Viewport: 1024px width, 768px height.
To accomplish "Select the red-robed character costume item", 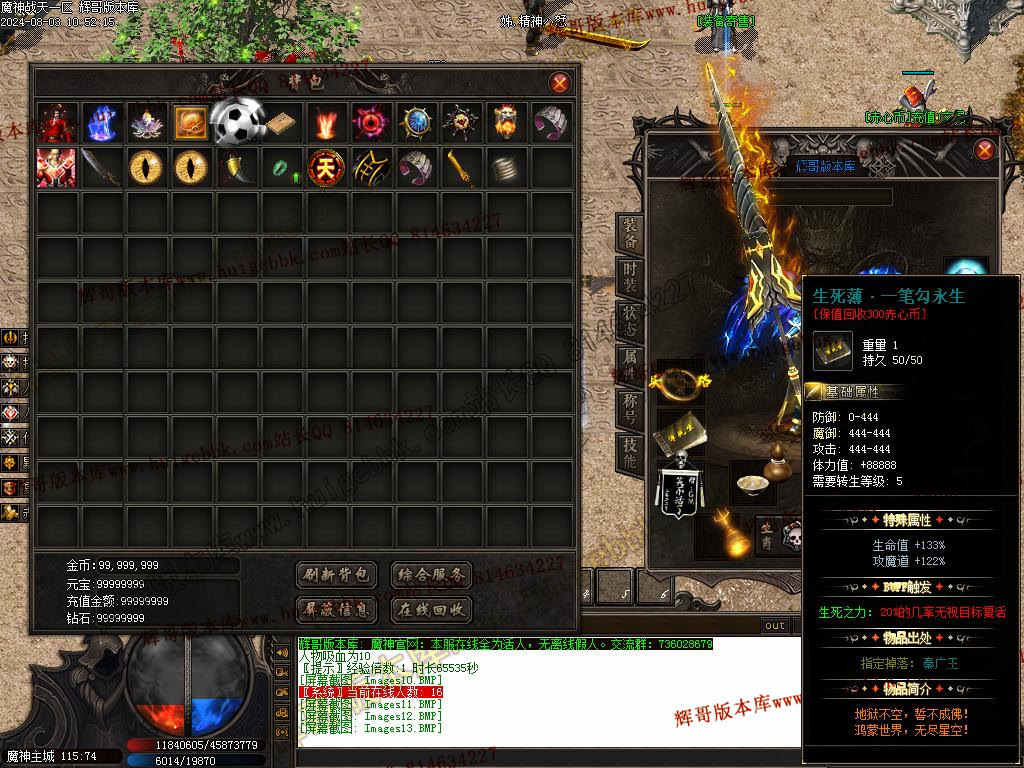I will click(56, 122).
